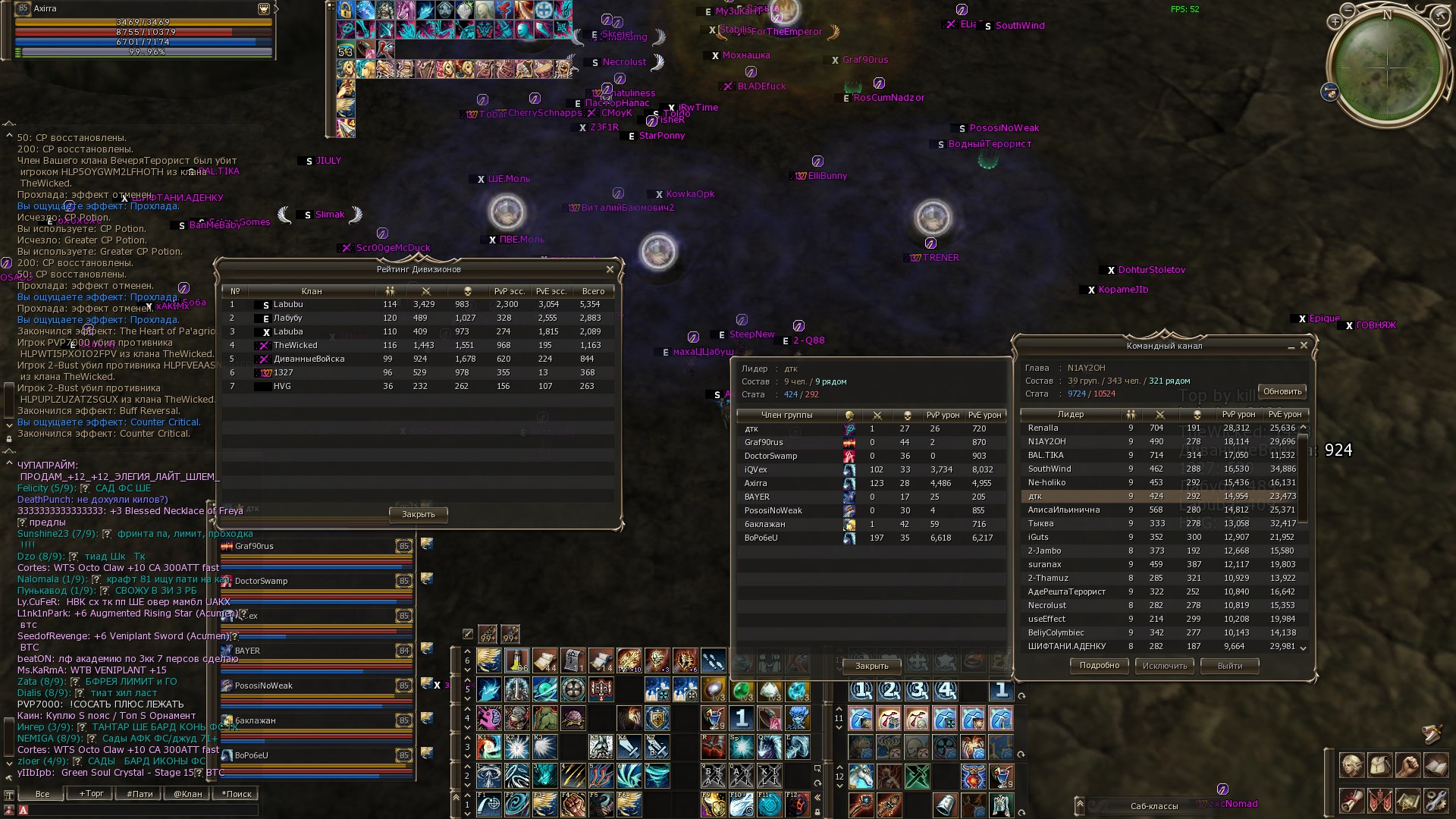Open Подробно details in command channel
Screen dimensions: 1456x819
point(1099,665)
